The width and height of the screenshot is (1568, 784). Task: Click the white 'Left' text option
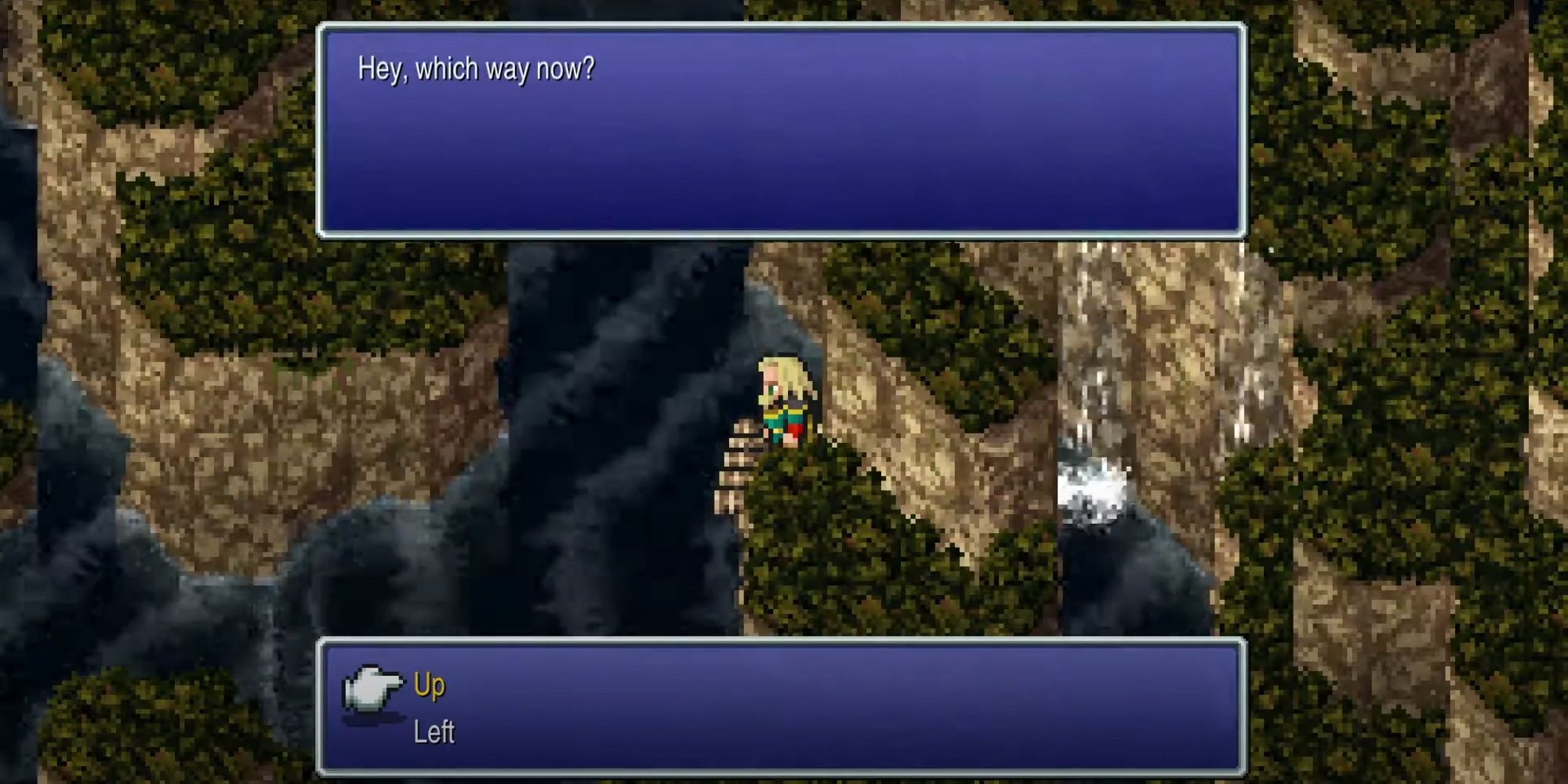point(431,731)
